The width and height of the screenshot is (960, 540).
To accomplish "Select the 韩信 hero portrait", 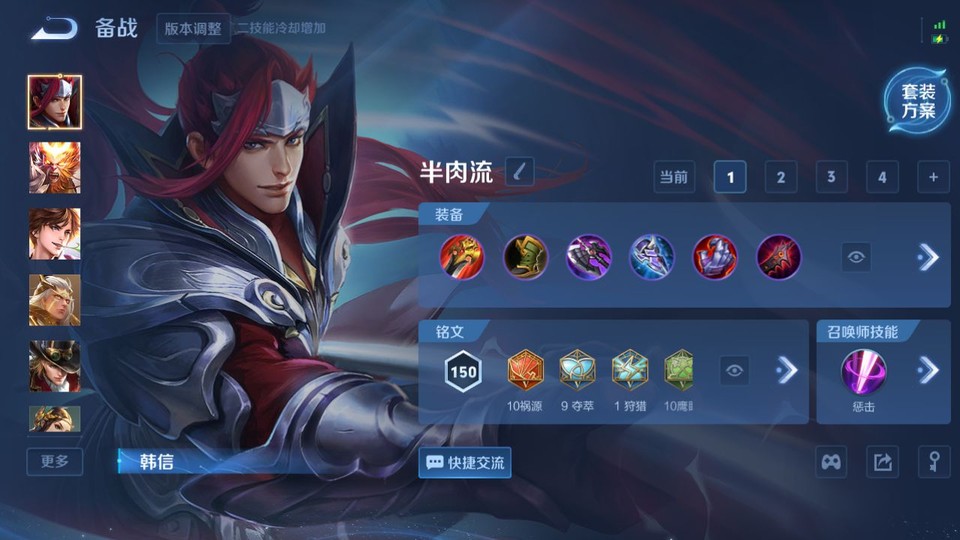I will 55,102.
